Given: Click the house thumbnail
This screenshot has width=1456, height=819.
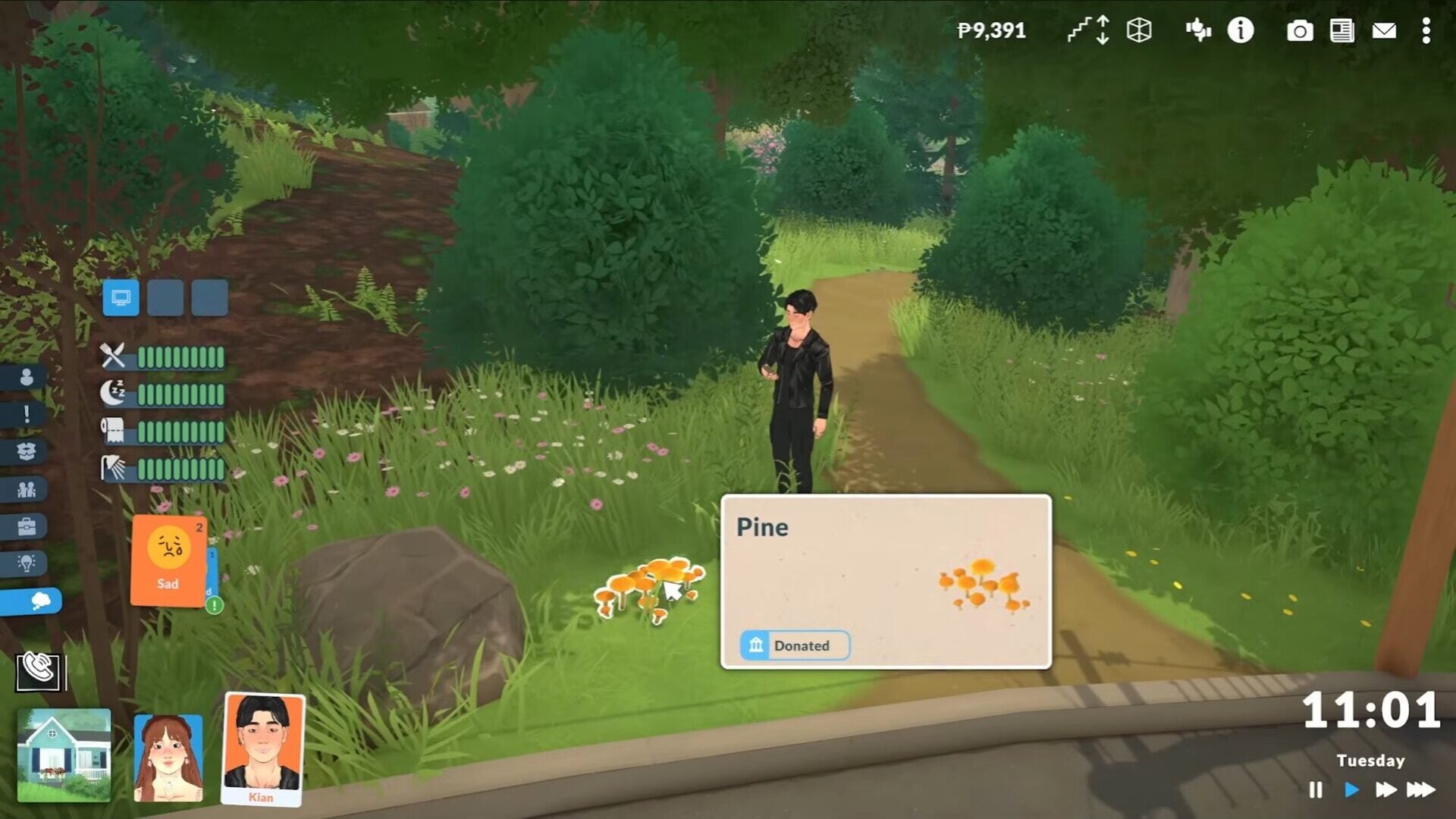Looking at the screenshot, I should point(64,755).
